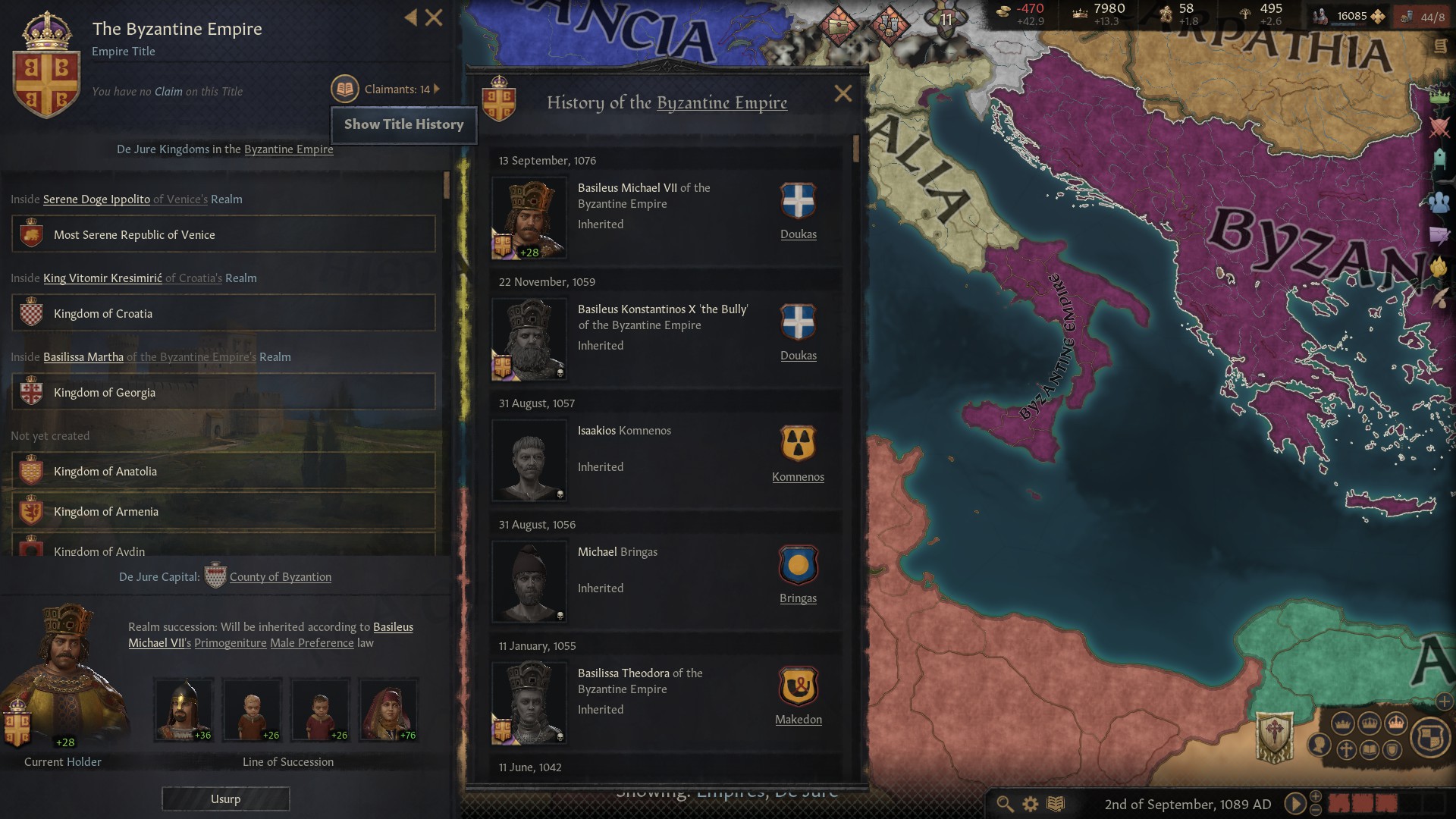This screenshot has width=1456, height=819.
Task: Click the crossed swords war alert icon
Action: [x=1441, y=127]
